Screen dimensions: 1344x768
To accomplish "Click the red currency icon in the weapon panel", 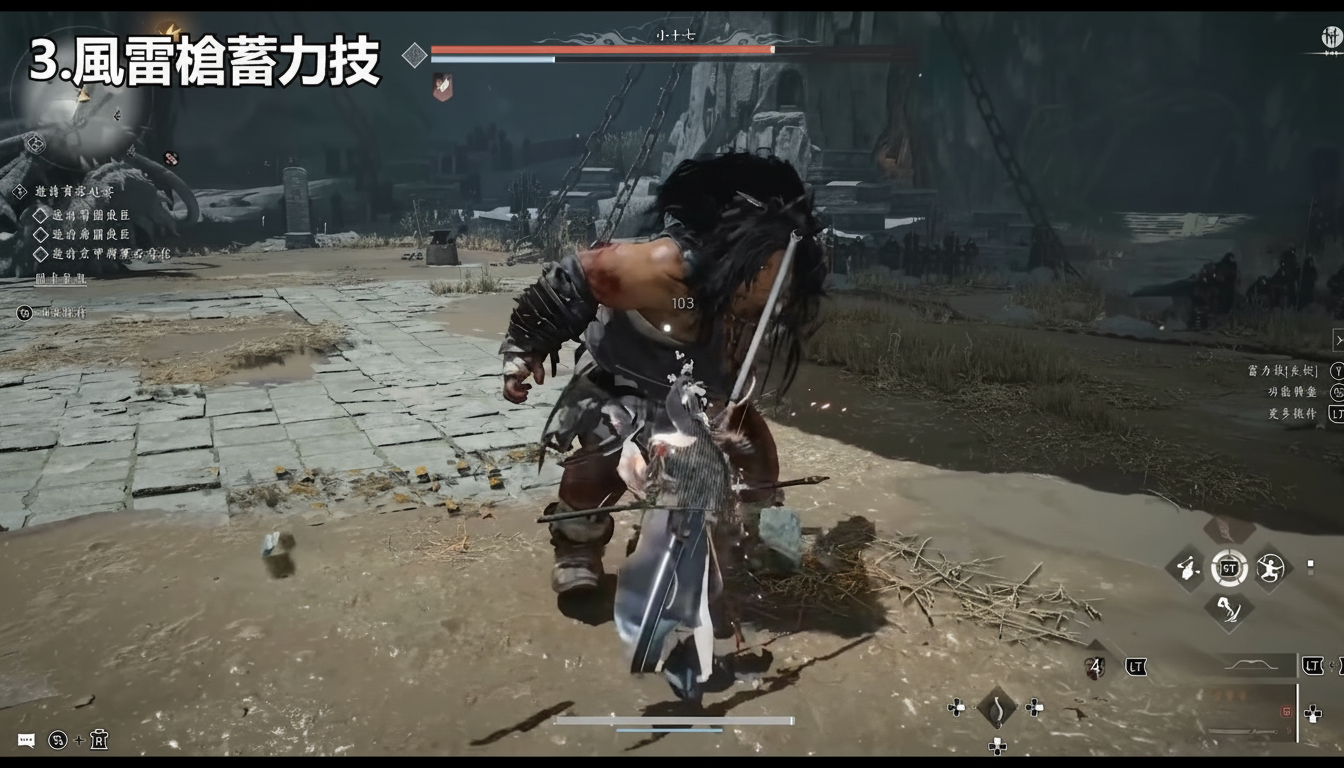I will pyautogui.click(x=1284, y=709).
